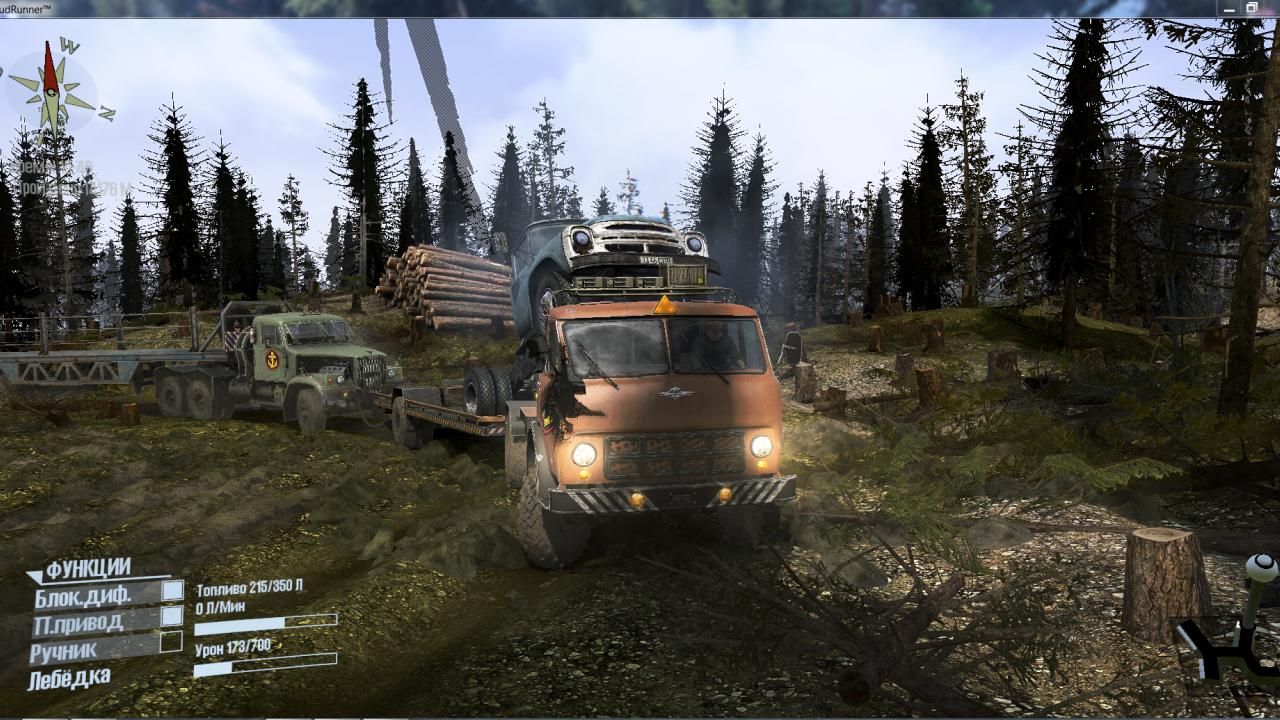Toggle the Блок.диф. differential lock checkbox
The image size is (1280, 720).
[x=172, y=590]
